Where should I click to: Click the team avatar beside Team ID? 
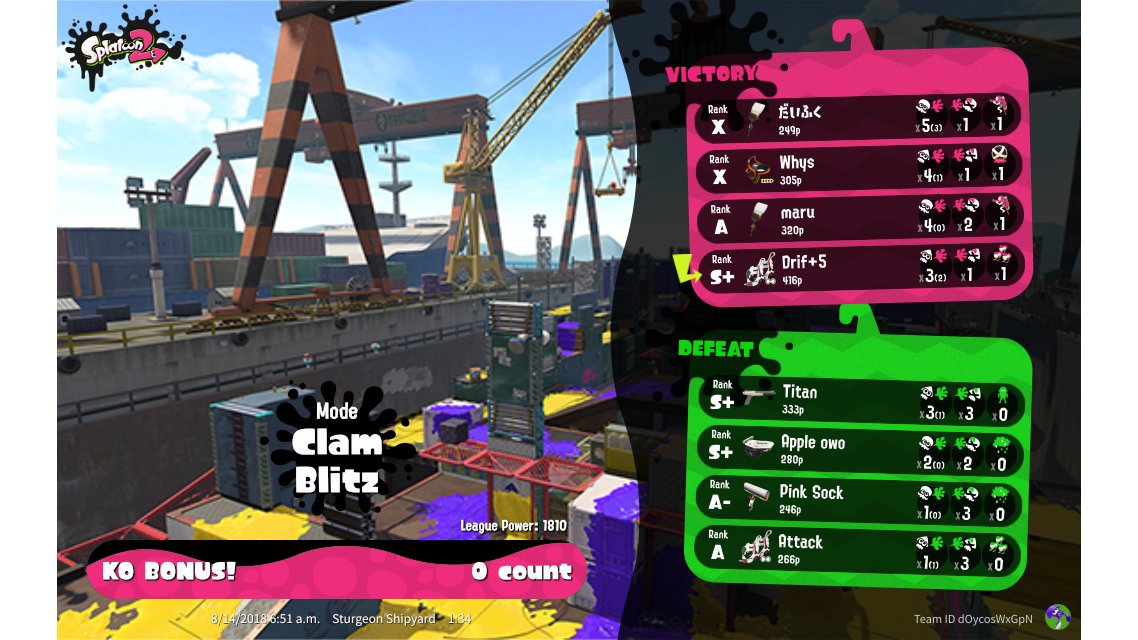(1057, 617)
